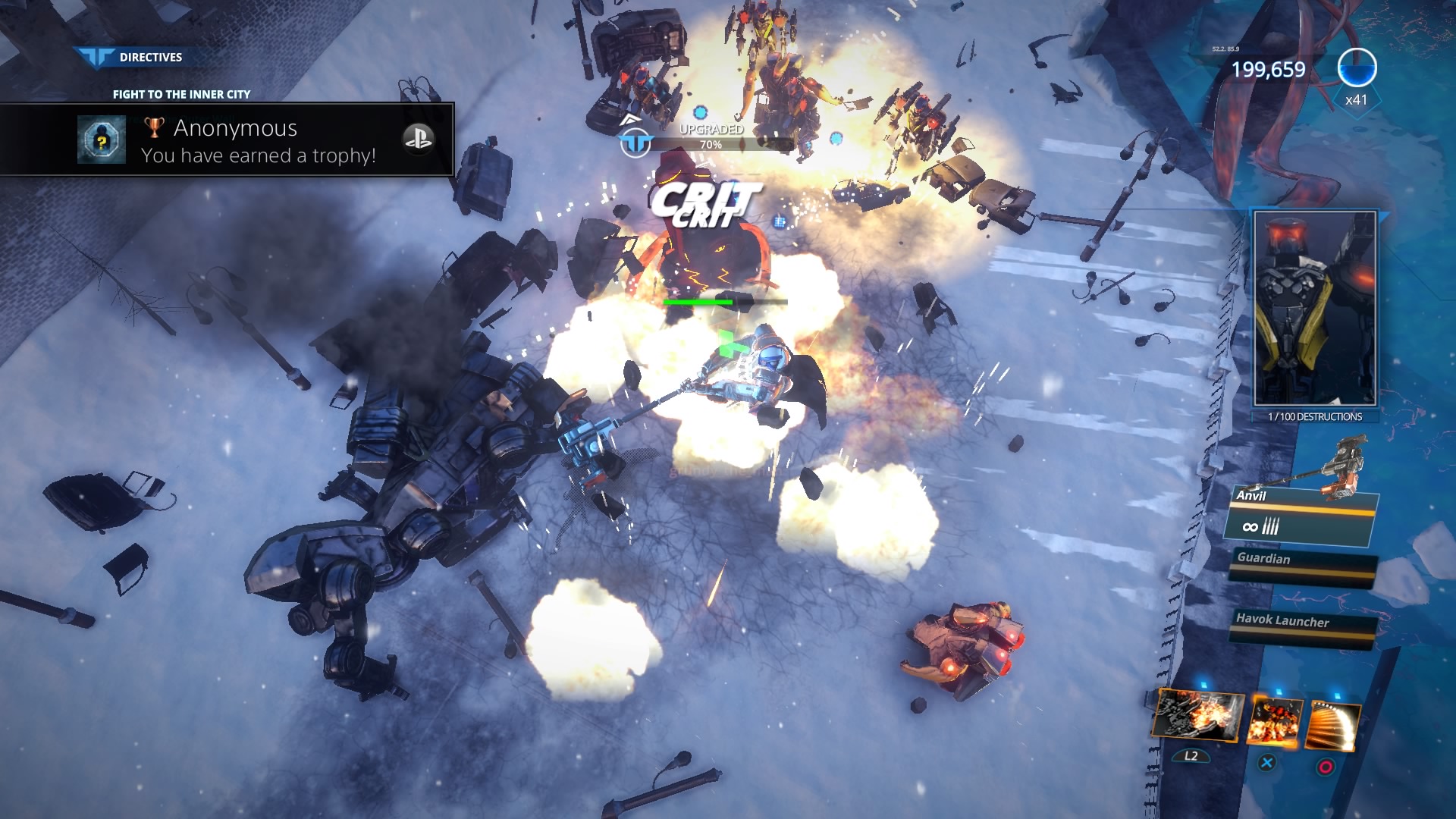Activate the explosion ability above L2
Screen dimensions: 1456x819
pyautogui.click(x=1197, y=716)
